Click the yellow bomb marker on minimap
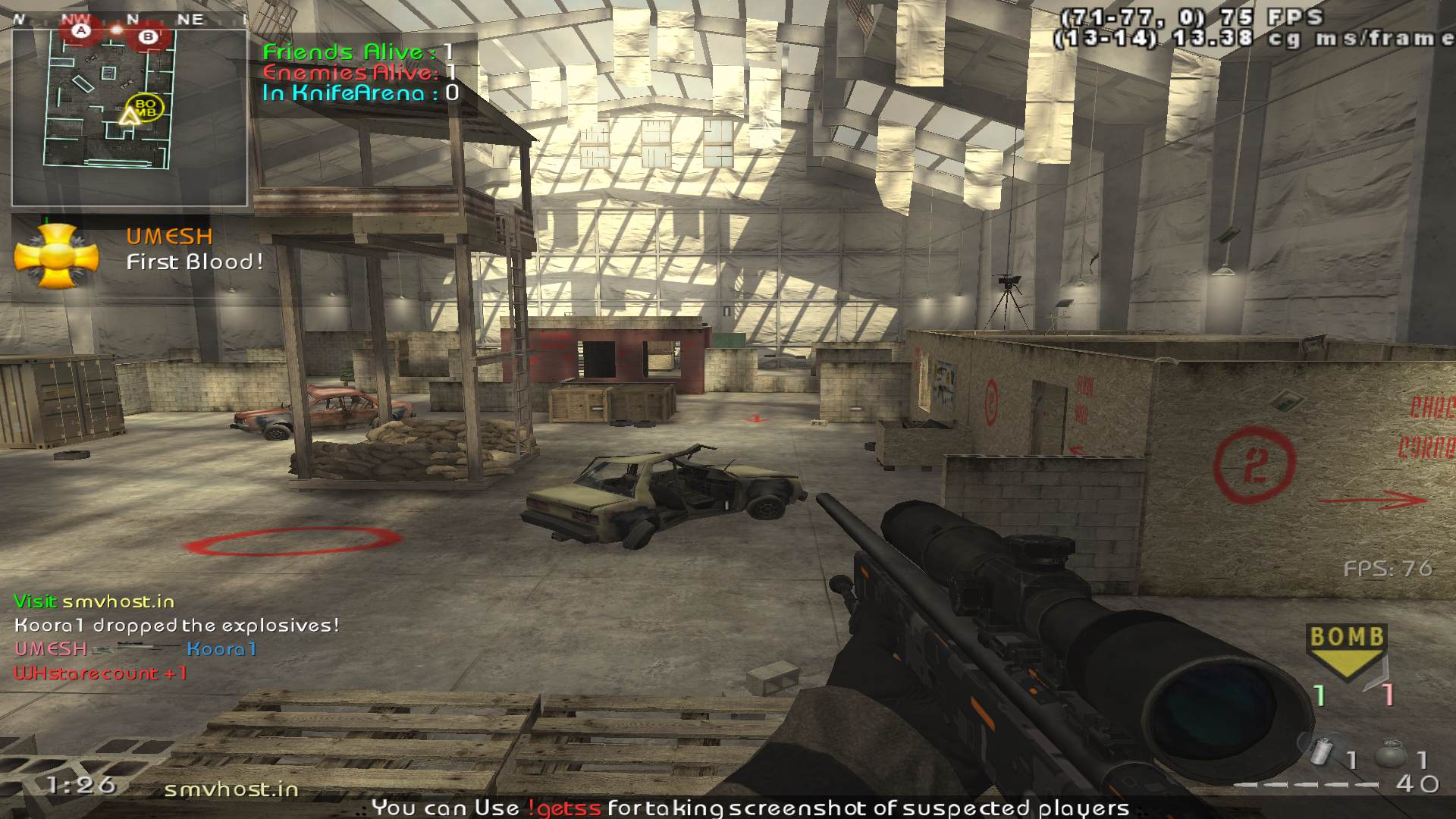The height and width of the screenshot is (819, 1456). pos(145,107)
